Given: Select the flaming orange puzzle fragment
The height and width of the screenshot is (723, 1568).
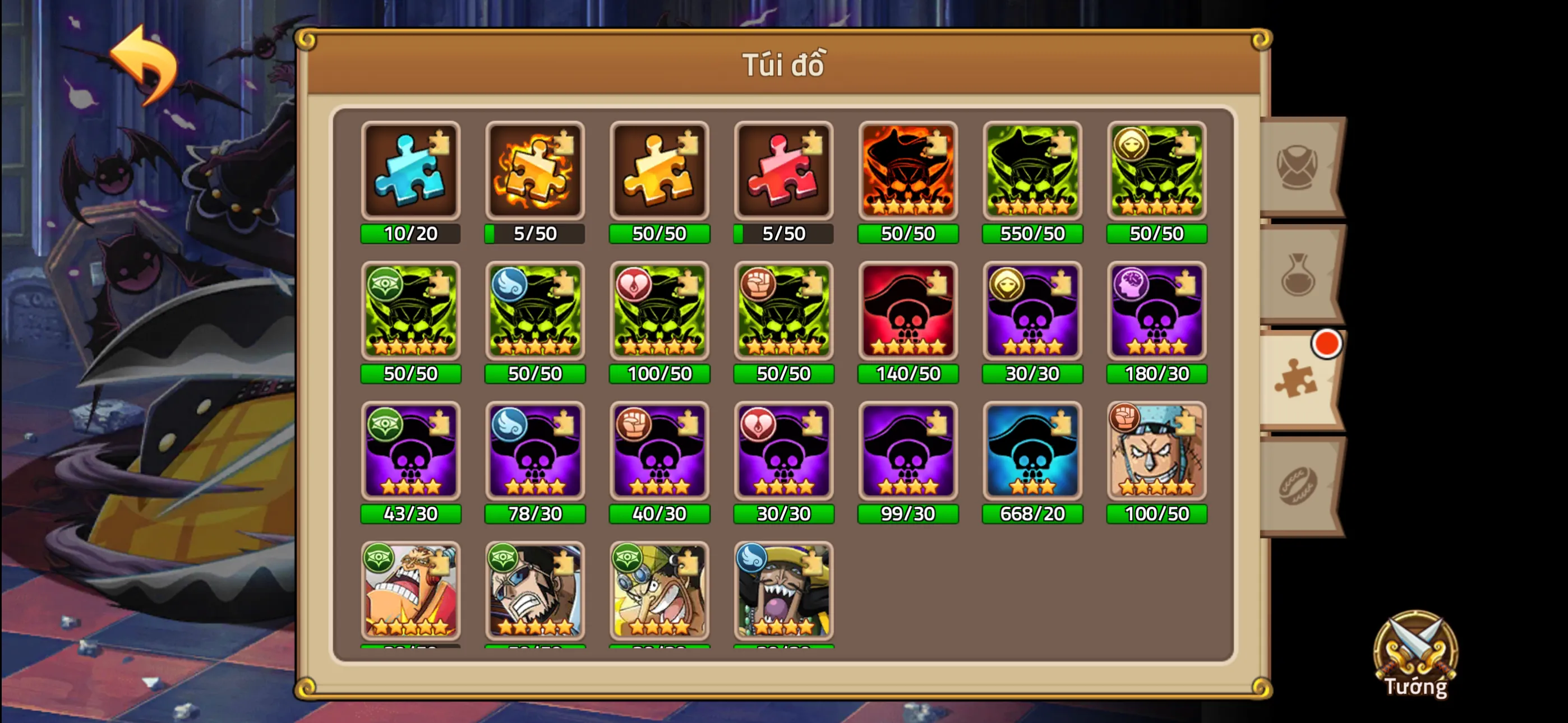Looking at the screenshot, I should 535,170.
